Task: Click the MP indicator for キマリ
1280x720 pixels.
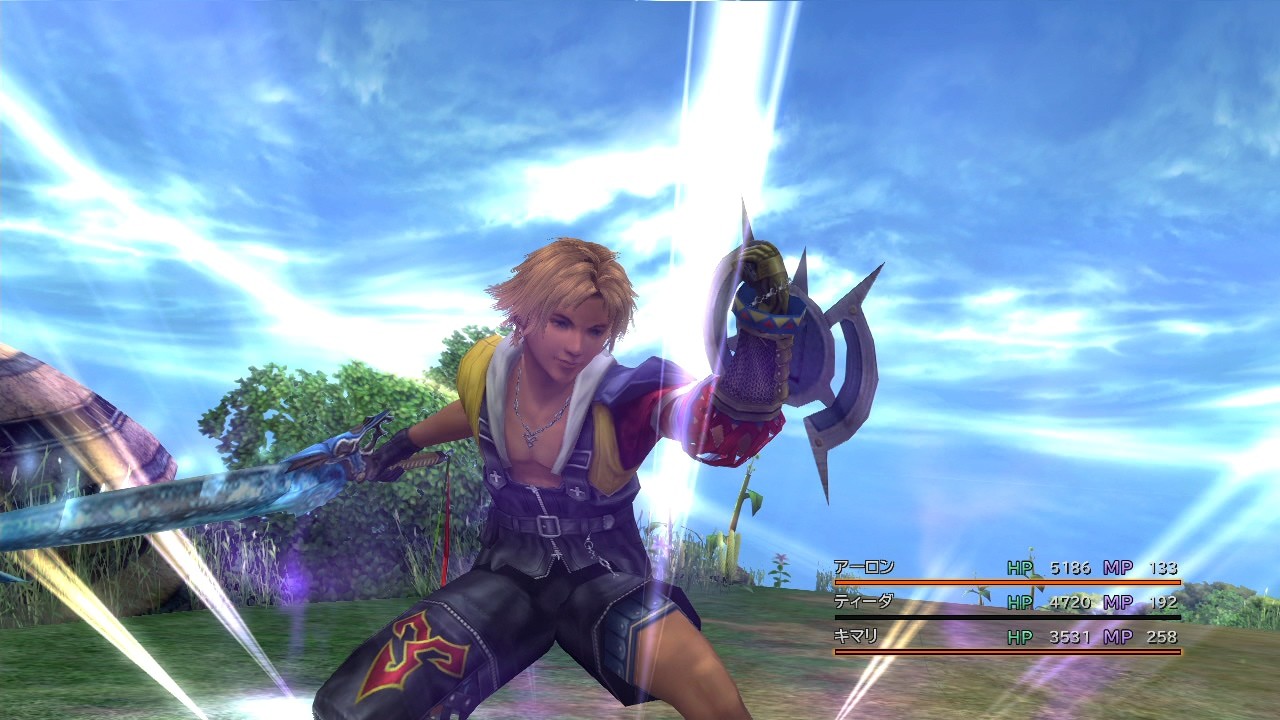Action: point(1116,637)
